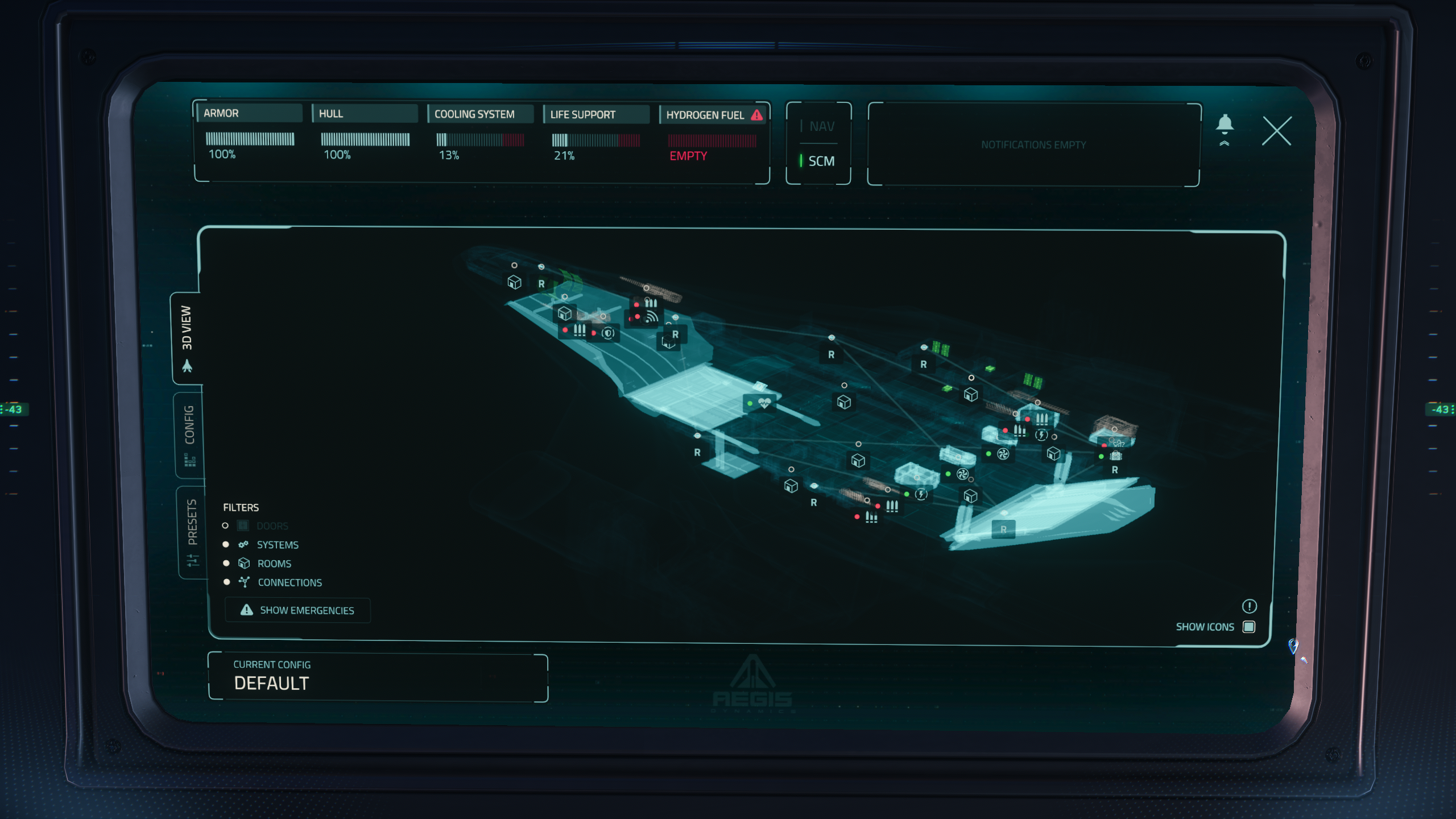Viewport: 1456px width, 819px height.
Task: Select the CURRENT CONFIG DEFAULT box
Action: tap(378, 677)
